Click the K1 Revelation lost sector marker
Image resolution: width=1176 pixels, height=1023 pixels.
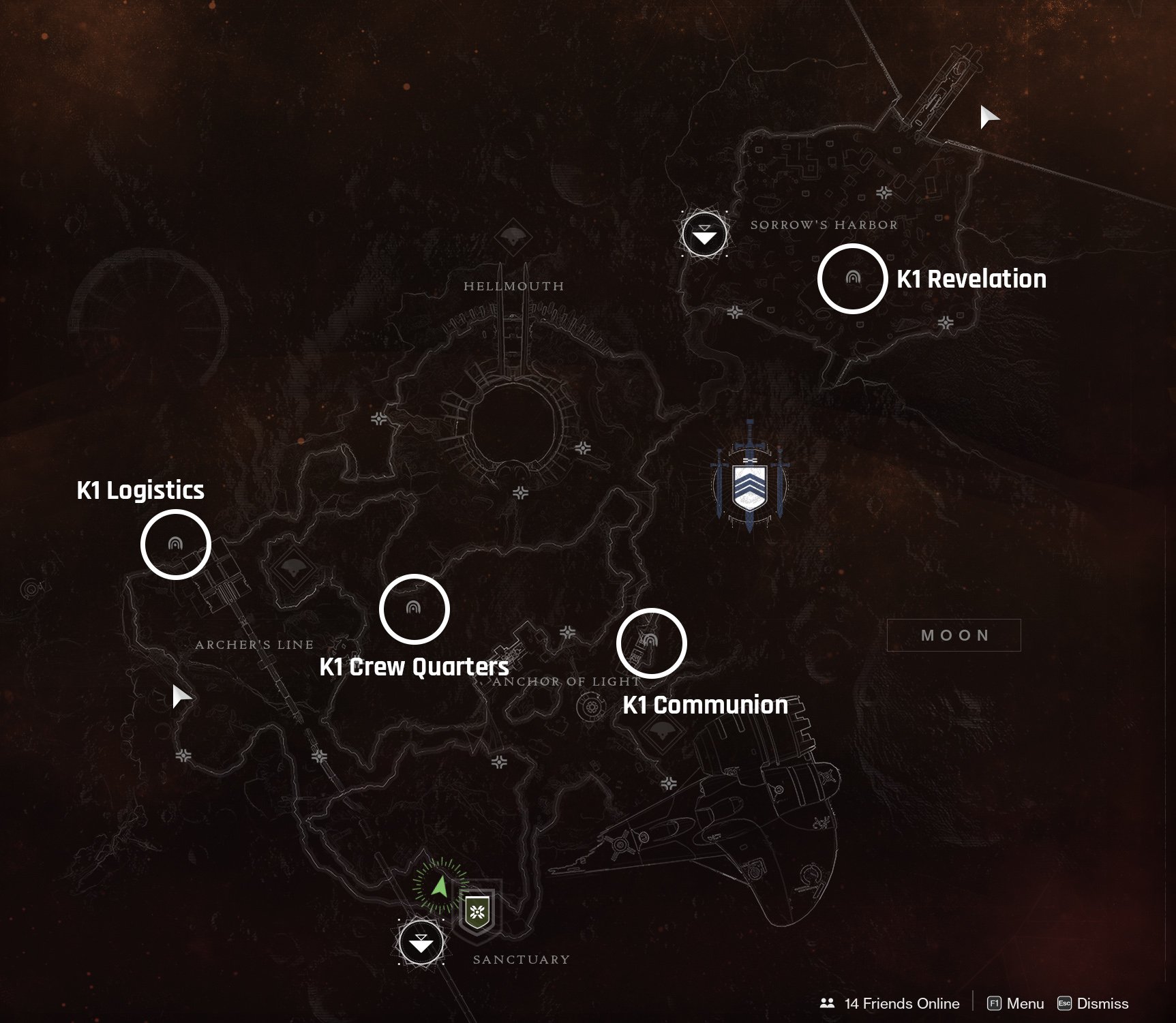[852, 278]
